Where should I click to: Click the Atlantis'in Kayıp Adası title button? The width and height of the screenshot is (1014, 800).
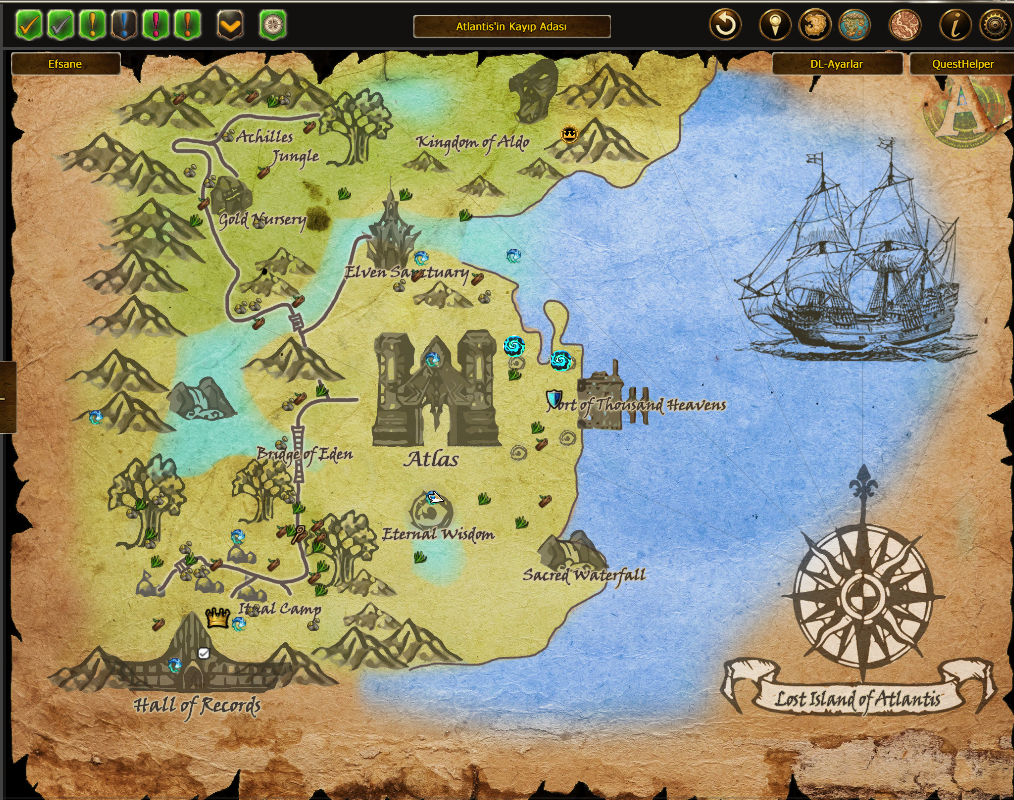(511, 27)
